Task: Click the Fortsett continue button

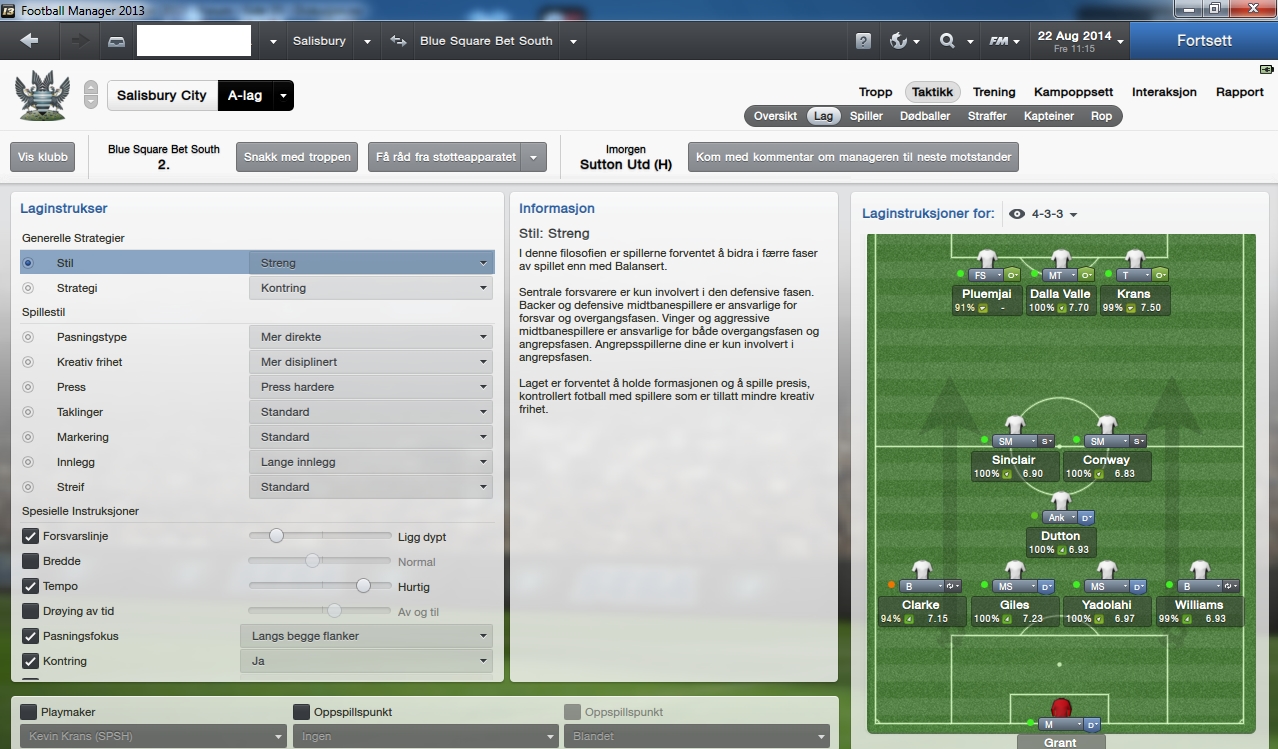Action: [1204, 41]
